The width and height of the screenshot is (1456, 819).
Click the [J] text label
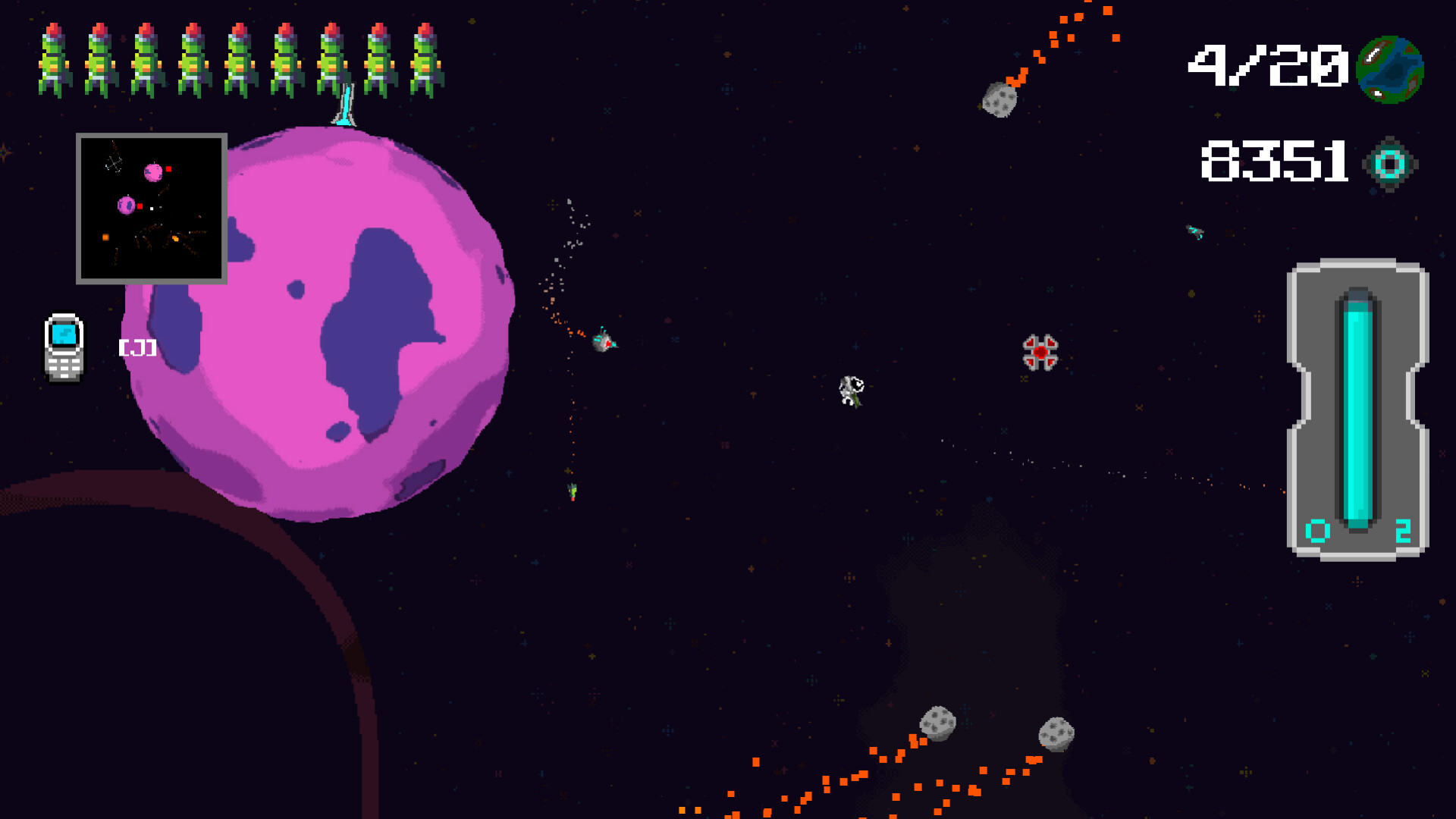click(138, 348)
